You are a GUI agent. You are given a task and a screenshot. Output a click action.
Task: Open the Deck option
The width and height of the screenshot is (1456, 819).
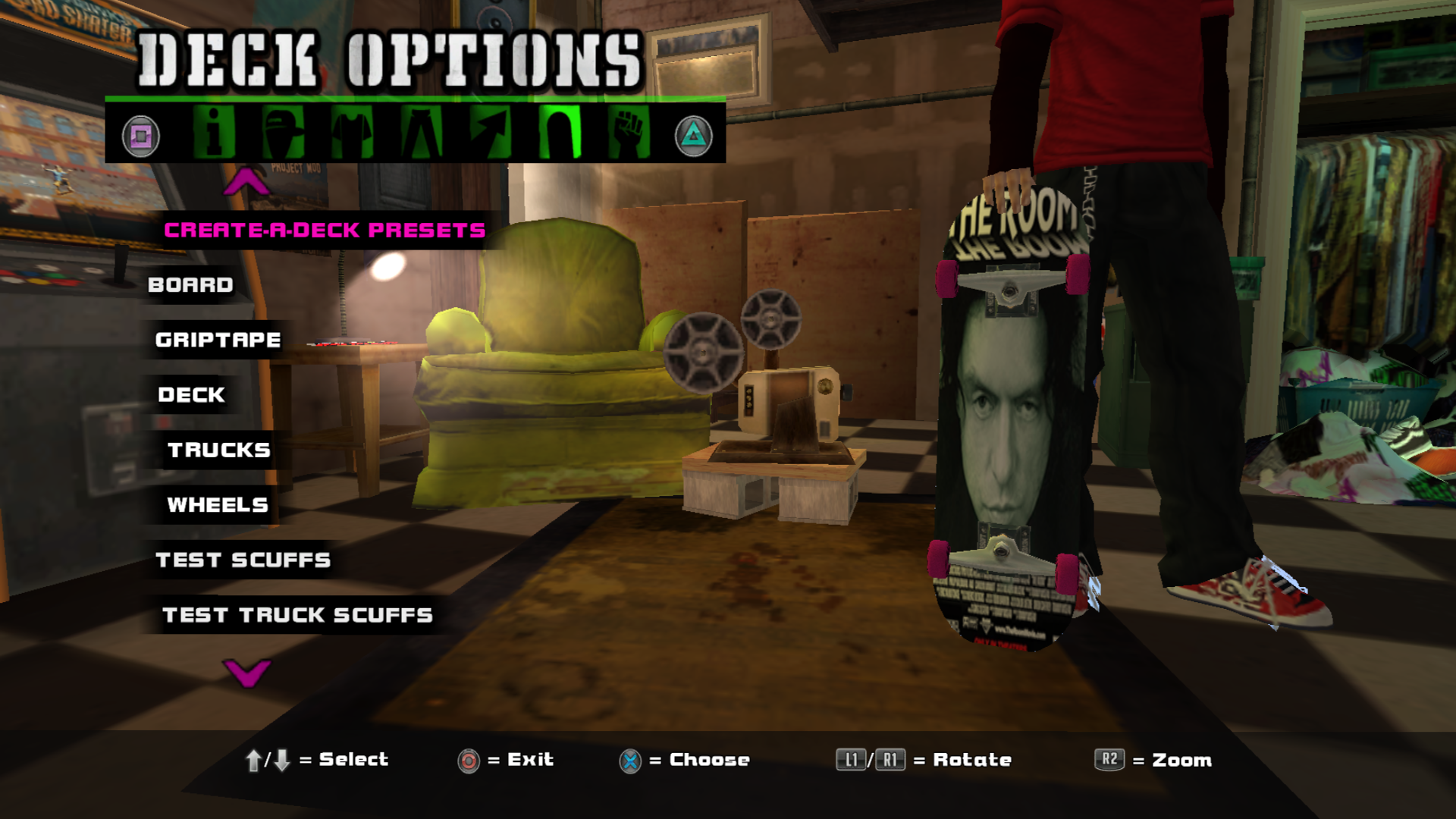(x=191, y=395)
